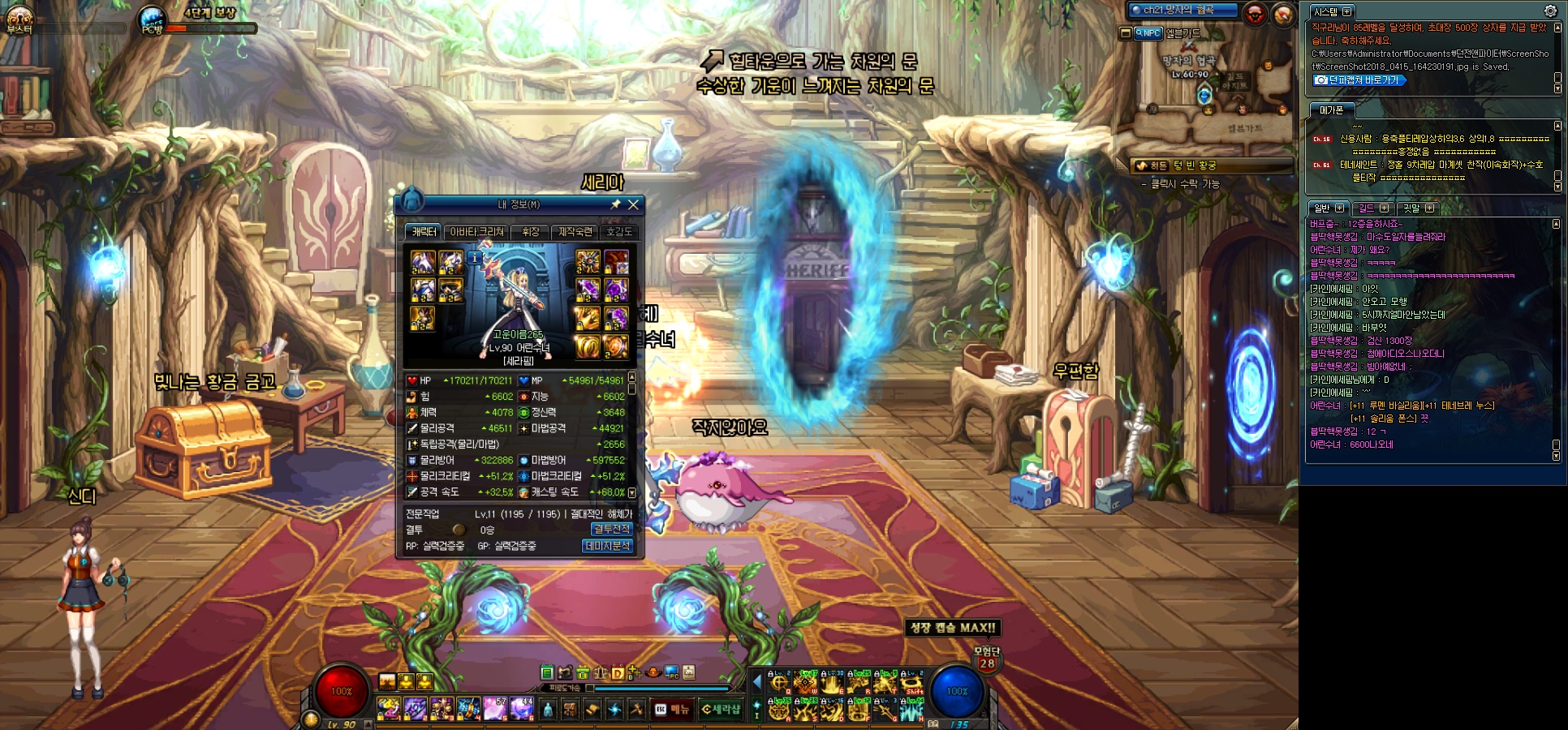
Task: Follow the 던파캡쳐 바로가기 link
Action: coord(1359,80)
